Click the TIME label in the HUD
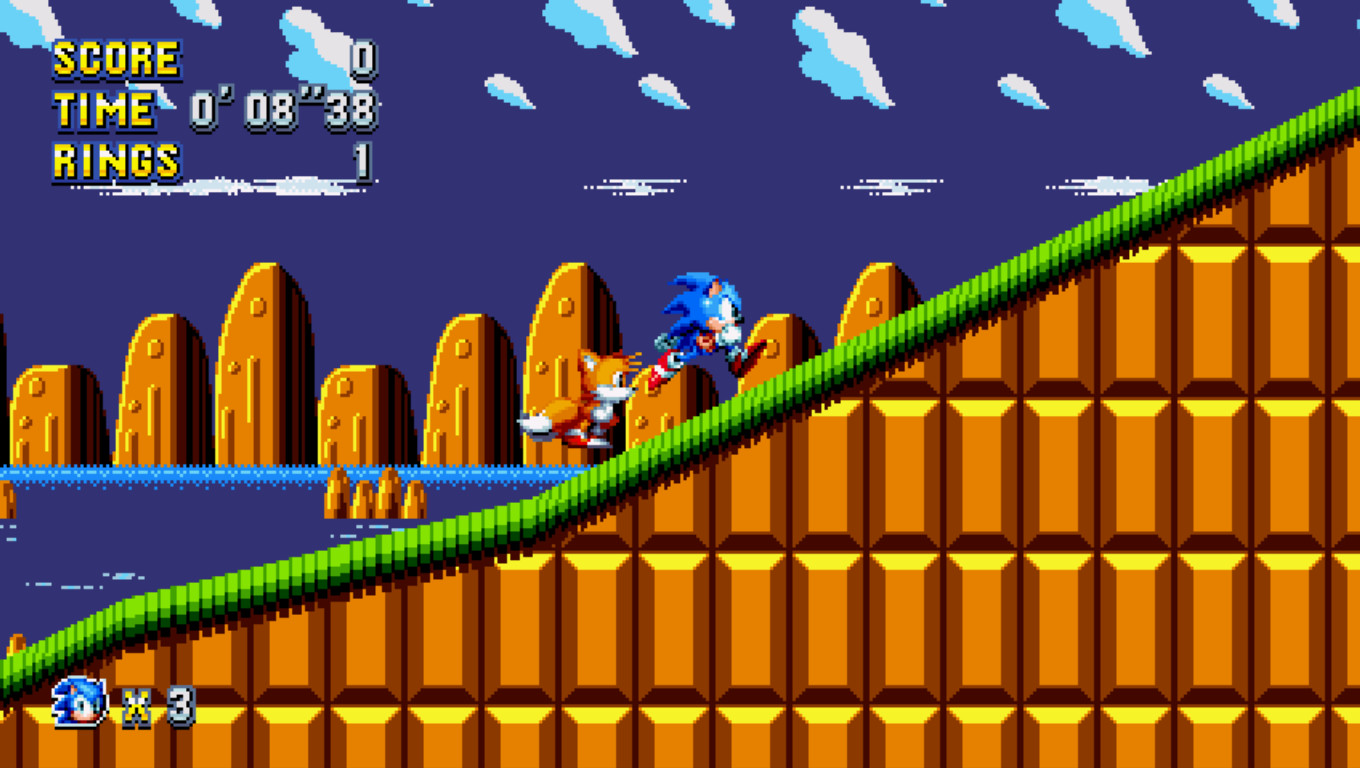 103,110
